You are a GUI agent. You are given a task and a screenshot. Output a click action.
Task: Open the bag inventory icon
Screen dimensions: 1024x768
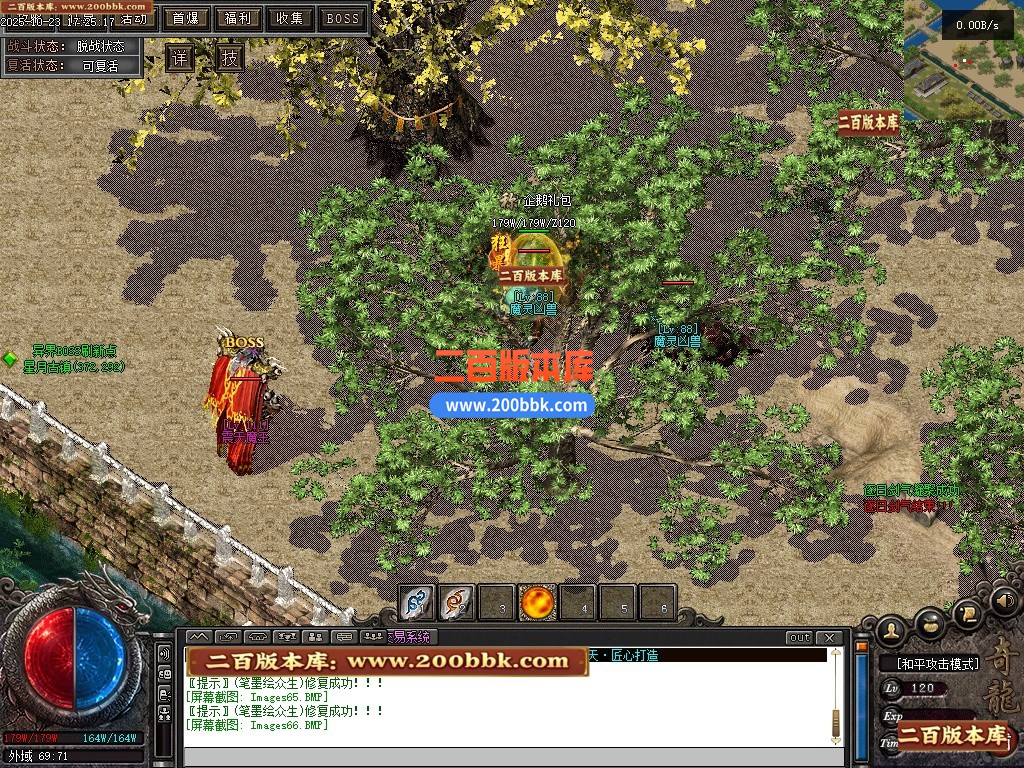click(930, 622)
